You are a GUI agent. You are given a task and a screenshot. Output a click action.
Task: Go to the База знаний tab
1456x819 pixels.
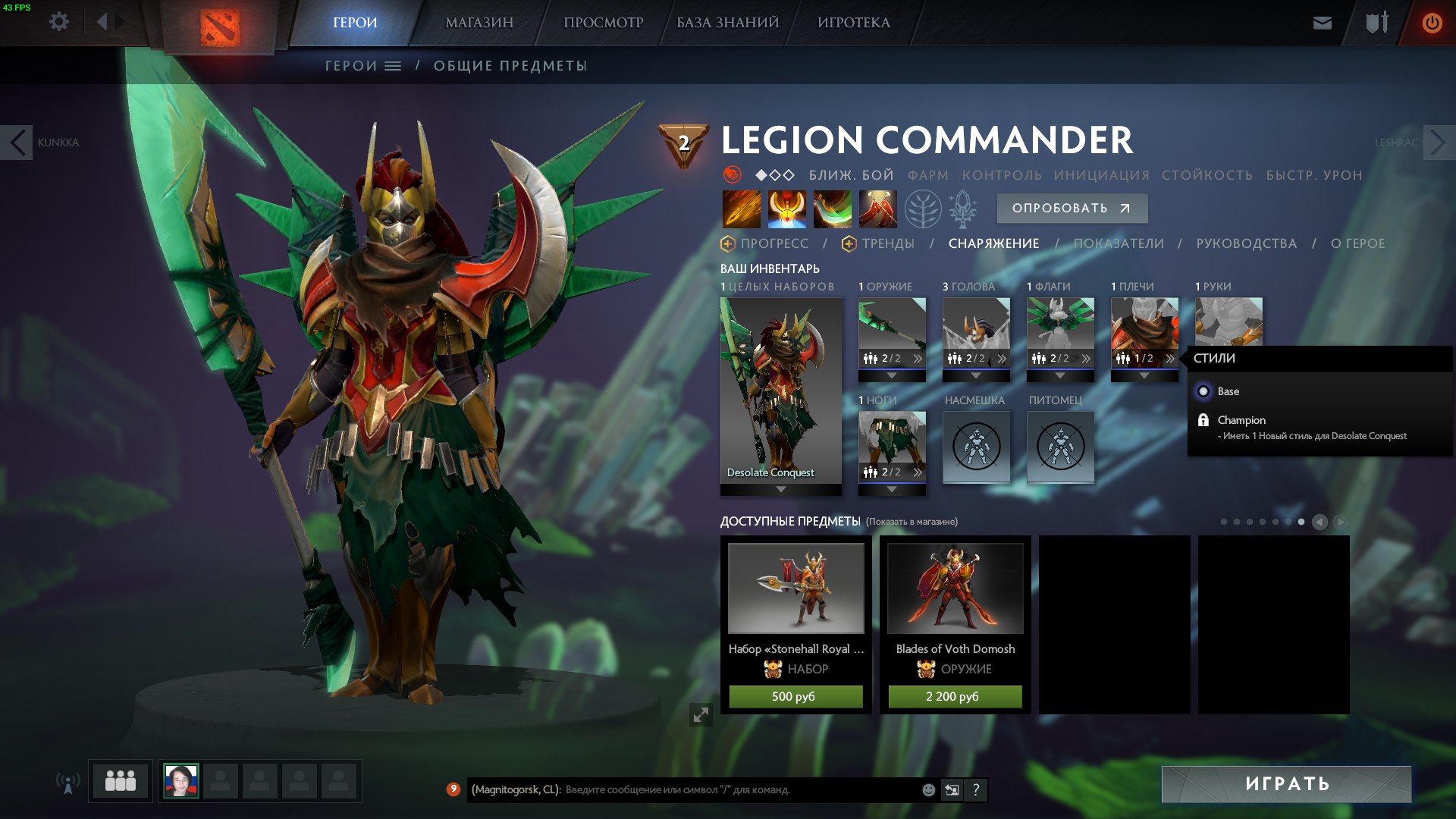tap(727, 23)
